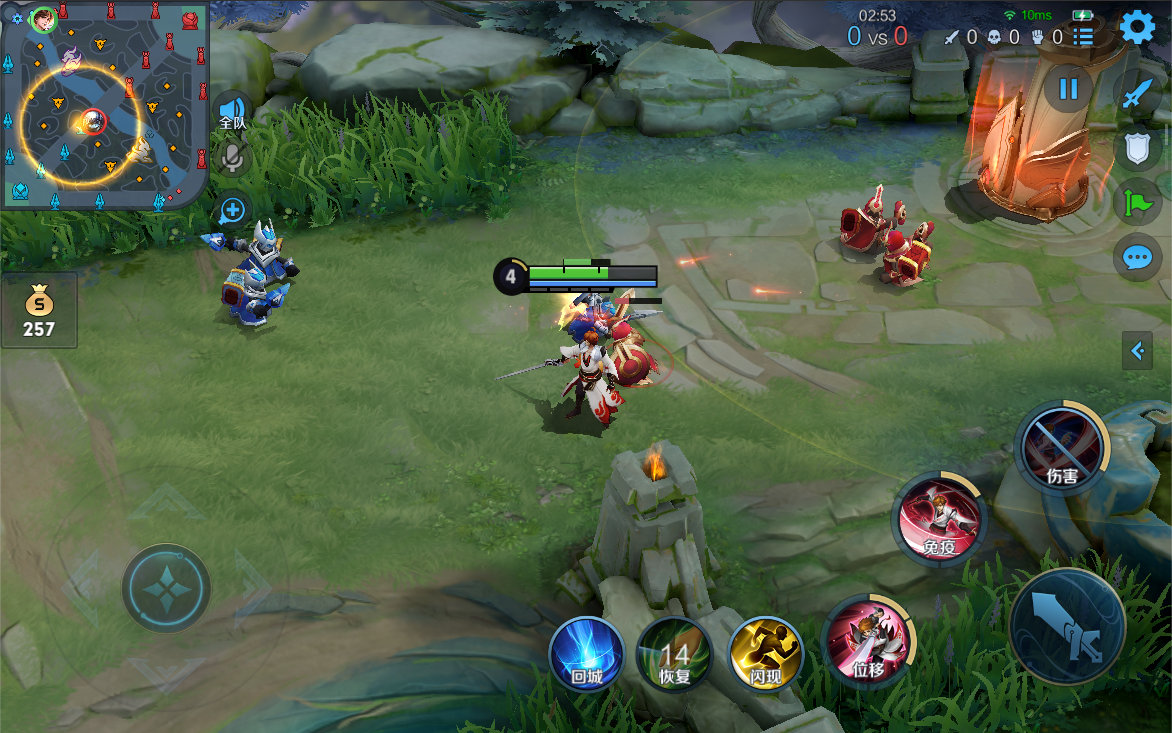Tap the basic attack sword button
This screenshot has width=1172, height=733.
[1067, 627]
